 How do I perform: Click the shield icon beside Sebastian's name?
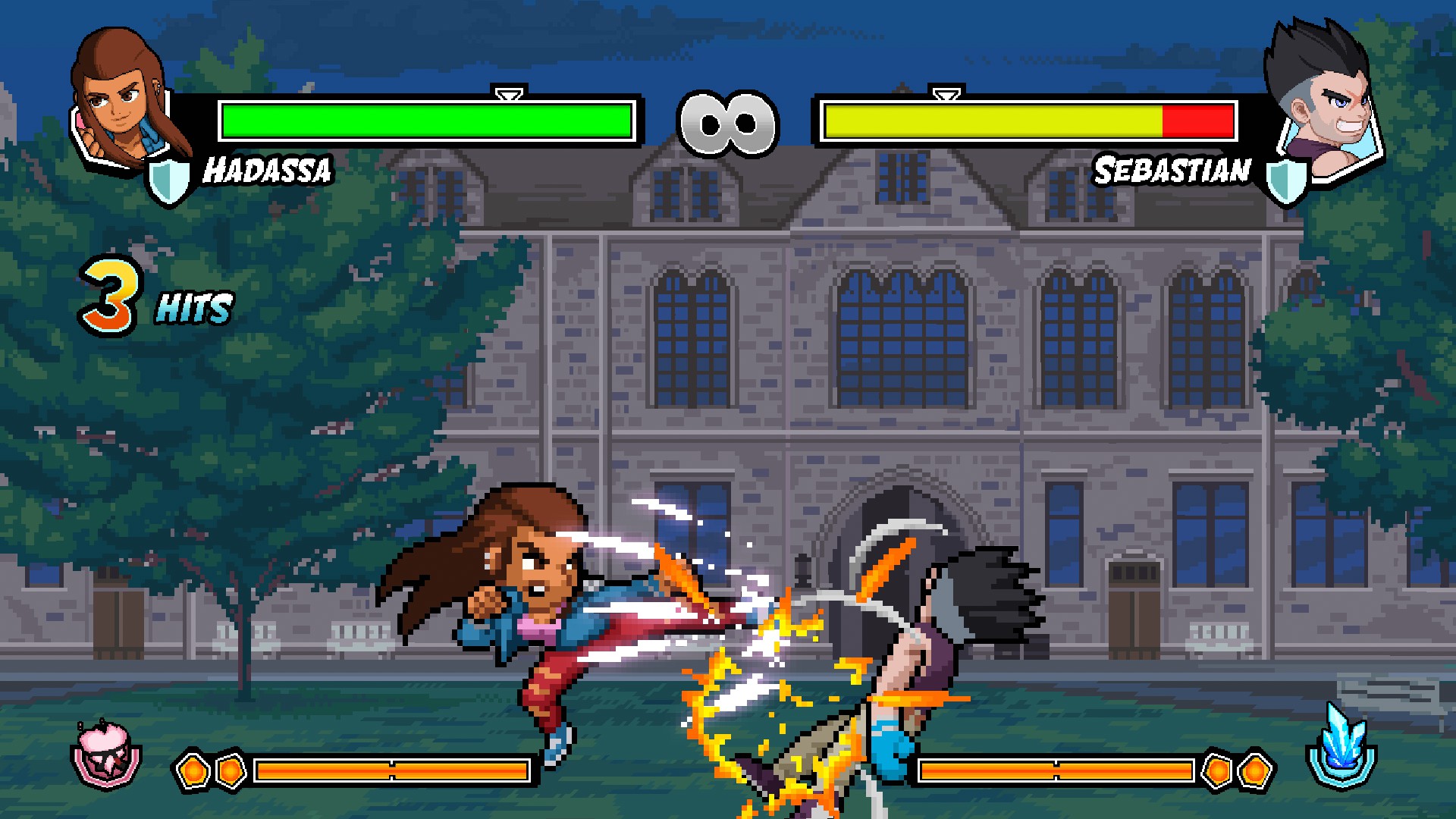(1286, 180)
